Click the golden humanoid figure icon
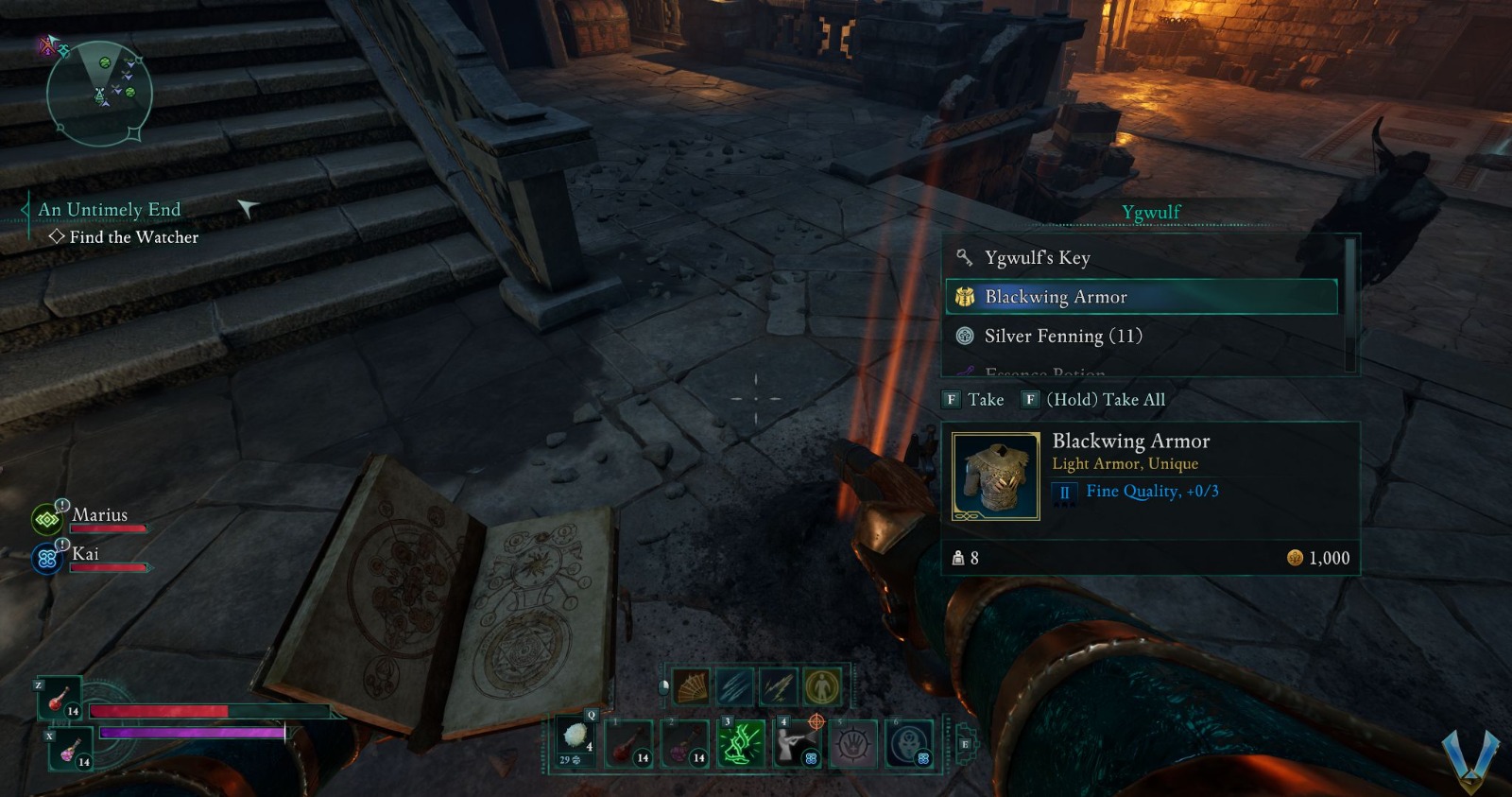1512x797 pixels. click(821, 686)
